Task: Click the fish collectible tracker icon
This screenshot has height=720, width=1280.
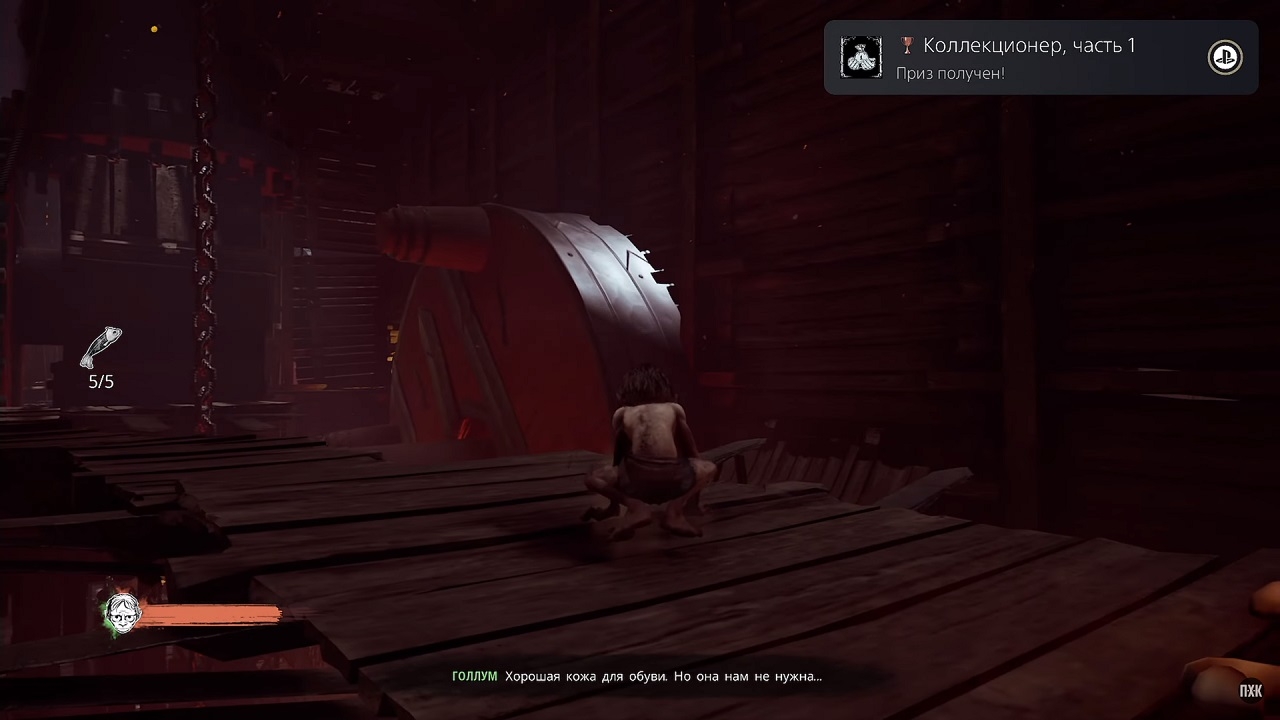Action: click(101, 347)
